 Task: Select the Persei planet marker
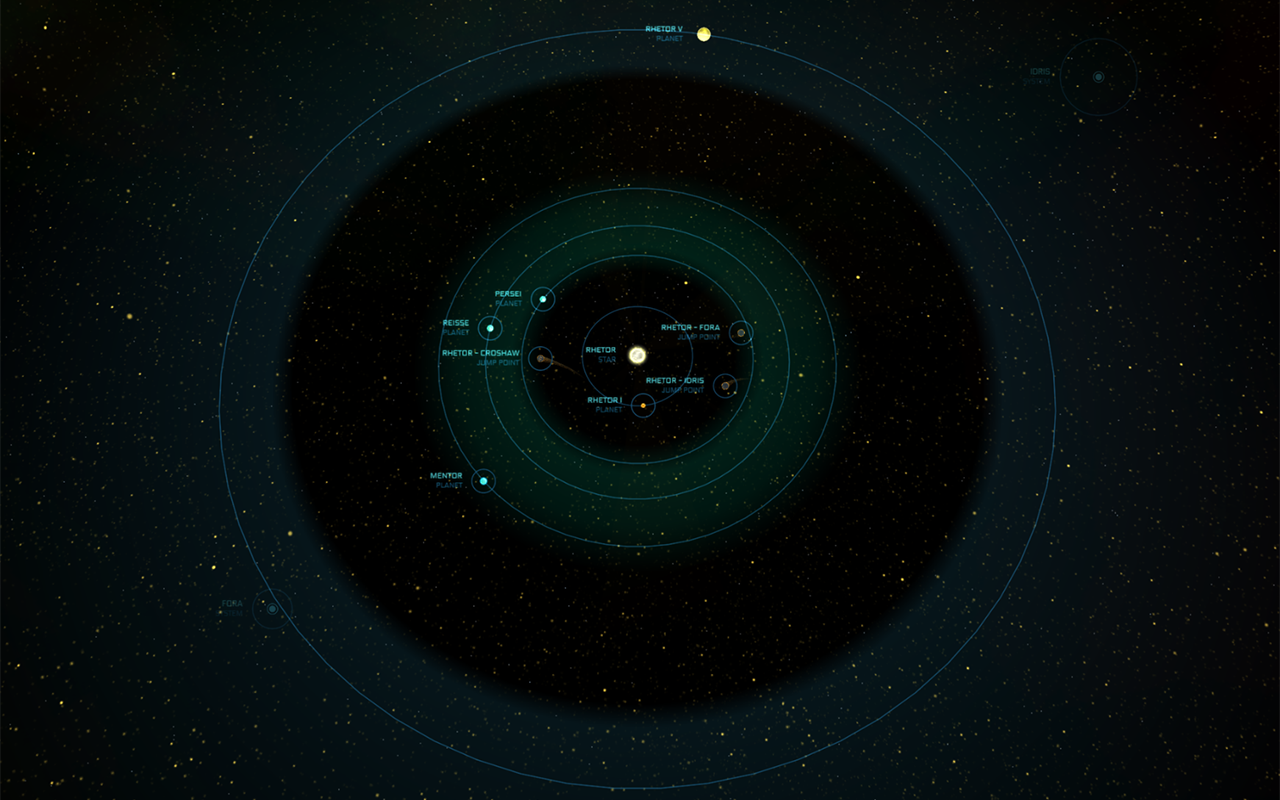542,298
